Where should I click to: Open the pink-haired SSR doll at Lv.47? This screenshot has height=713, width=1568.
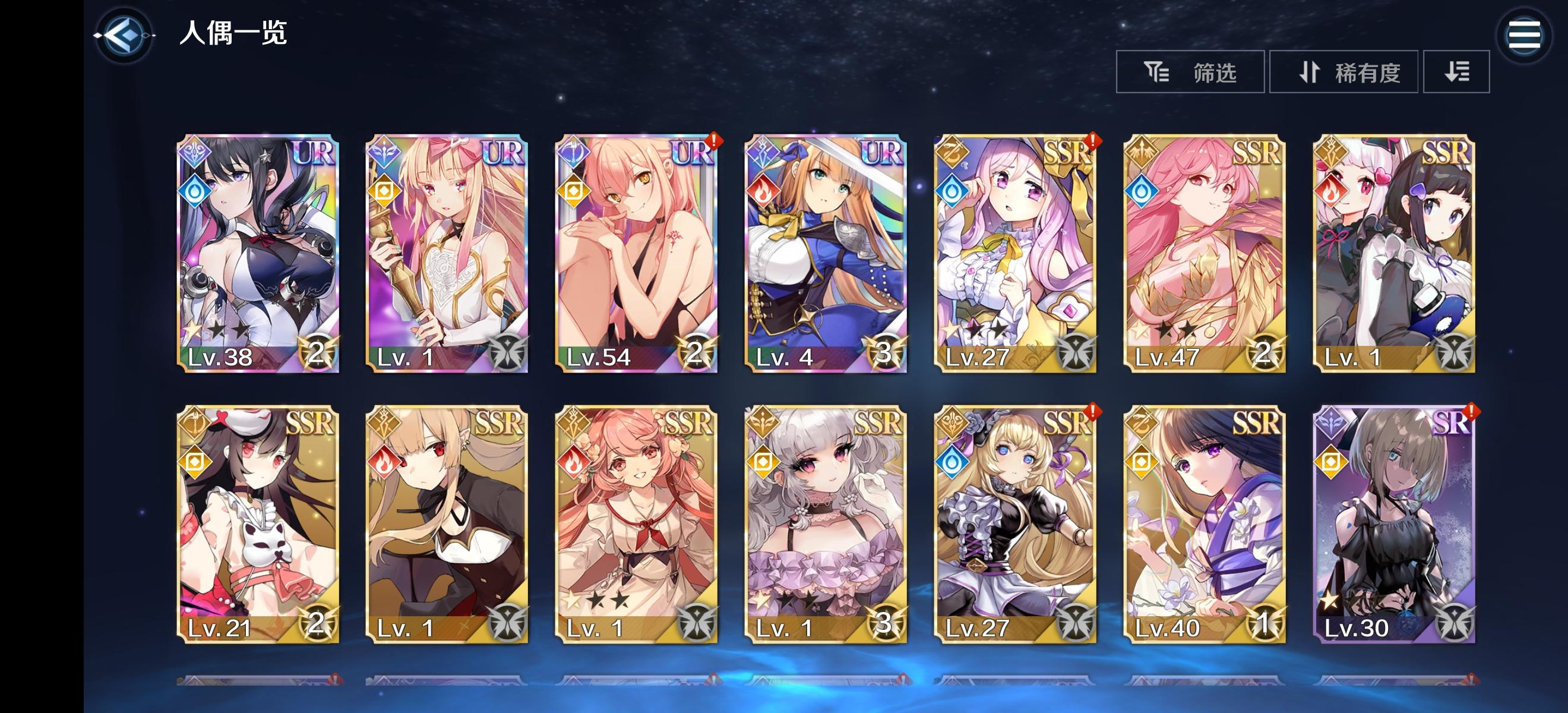[x=1204, y=253]
